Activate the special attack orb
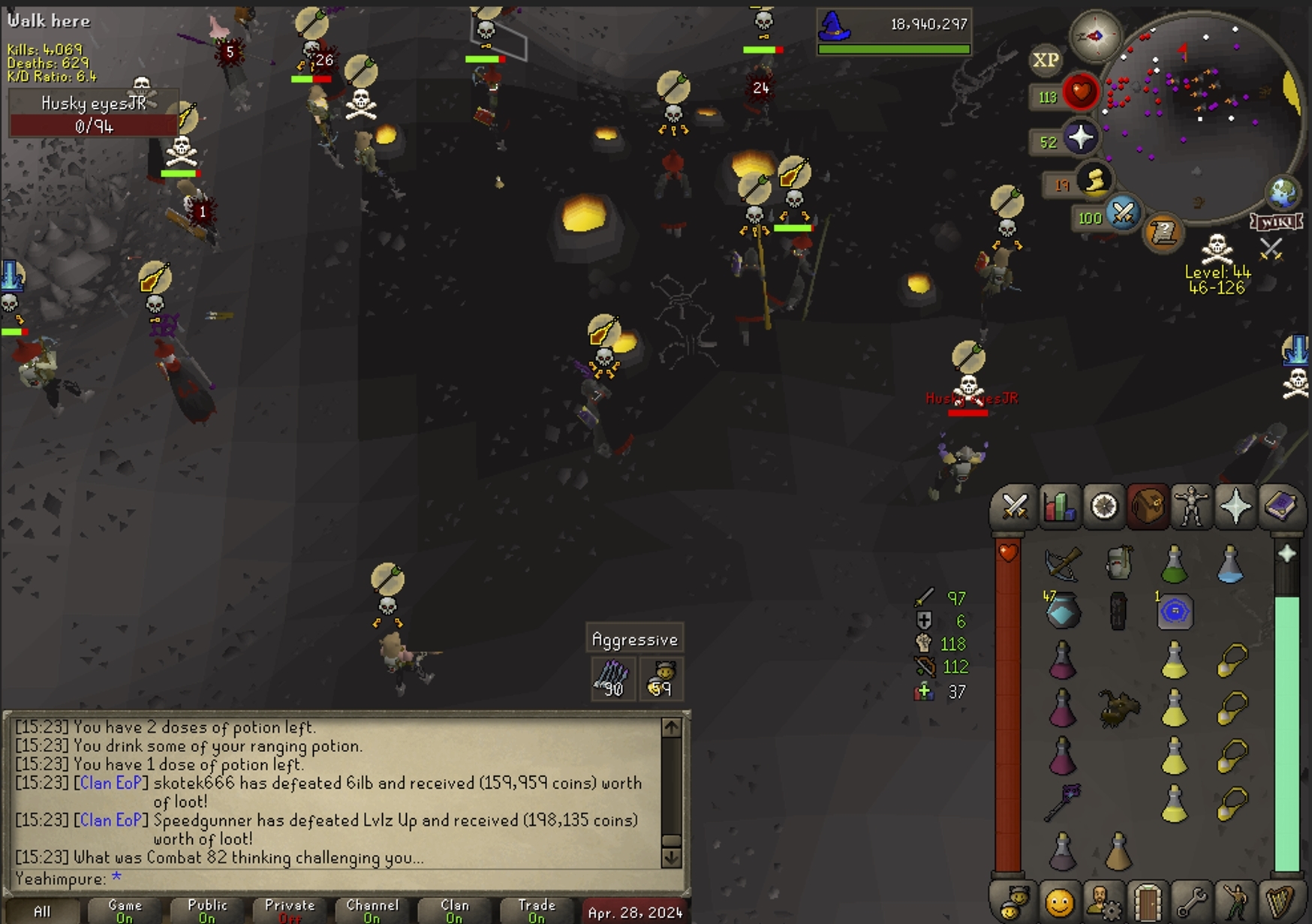 click(1123, 214)
